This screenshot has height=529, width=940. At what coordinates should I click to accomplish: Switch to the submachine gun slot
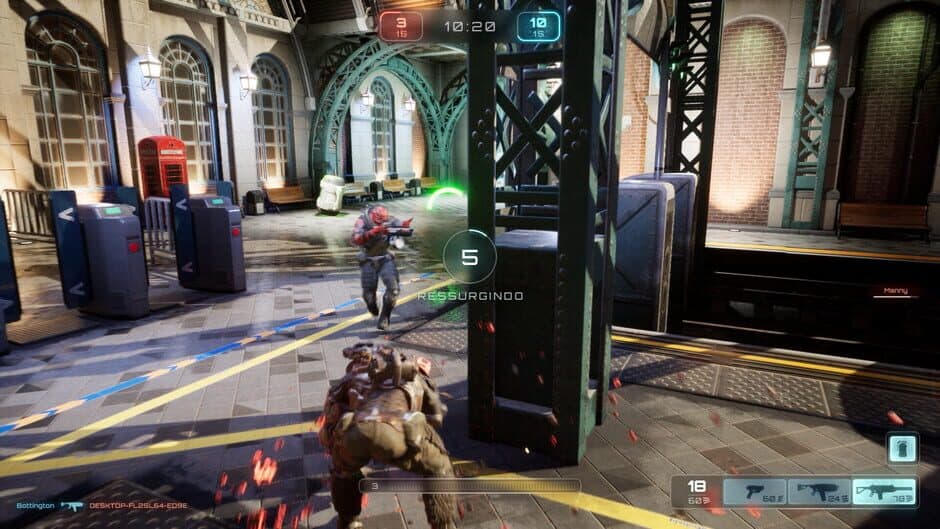tap(820, 492)
